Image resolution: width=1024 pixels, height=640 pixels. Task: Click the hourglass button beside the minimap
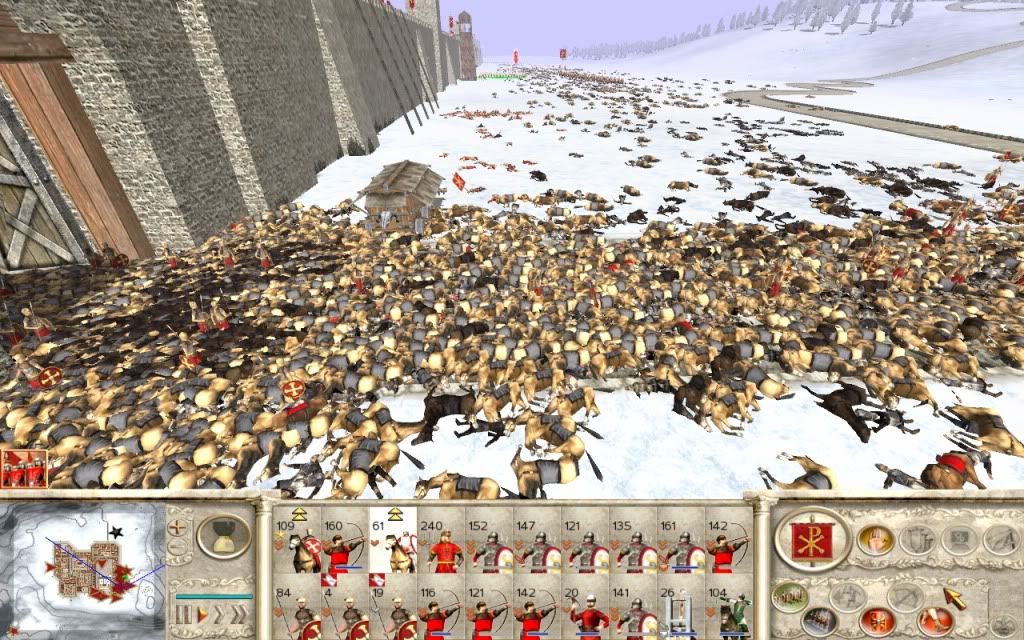click(222, 536)
